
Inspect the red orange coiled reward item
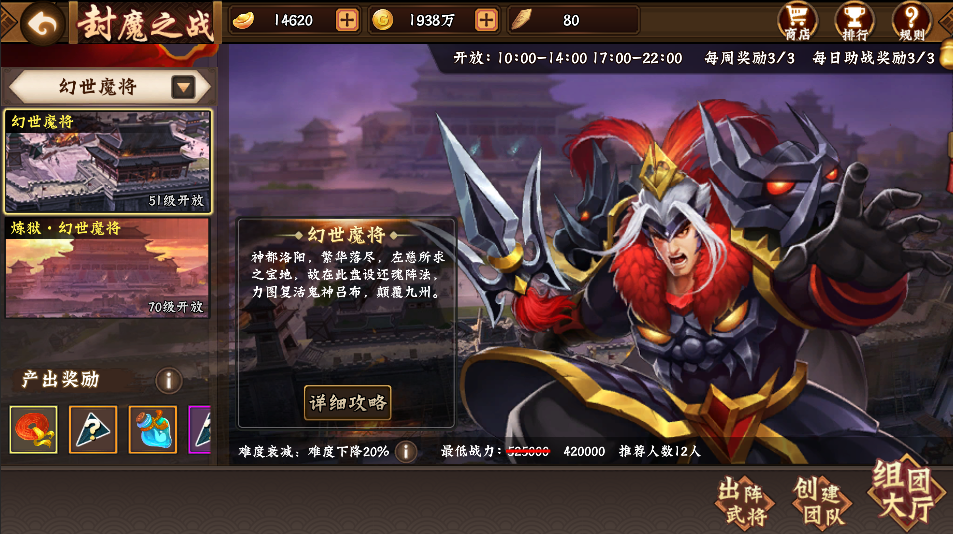pyautogui.click(x=33, y=429)
